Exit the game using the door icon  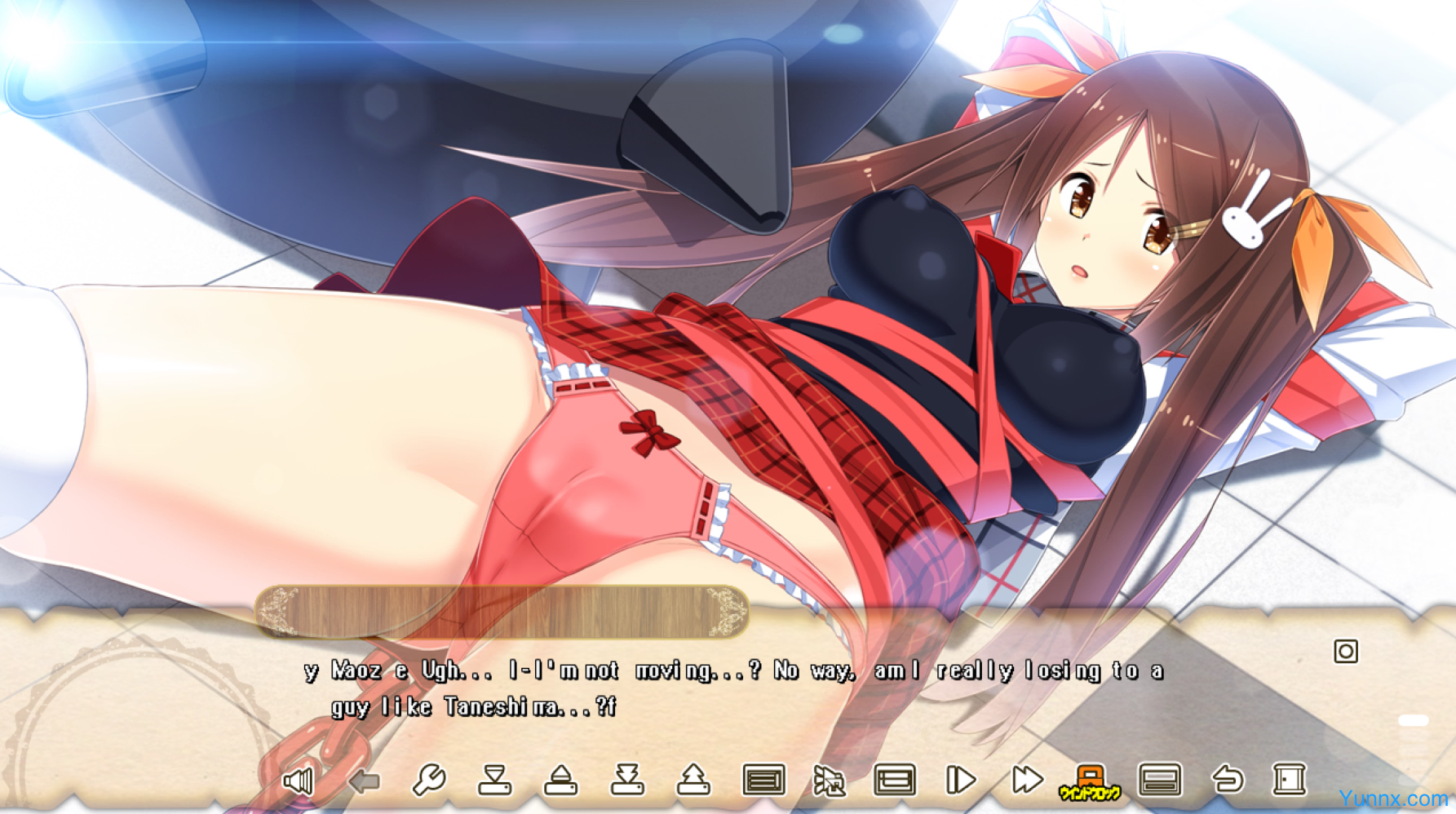[x=1289, y=781]
